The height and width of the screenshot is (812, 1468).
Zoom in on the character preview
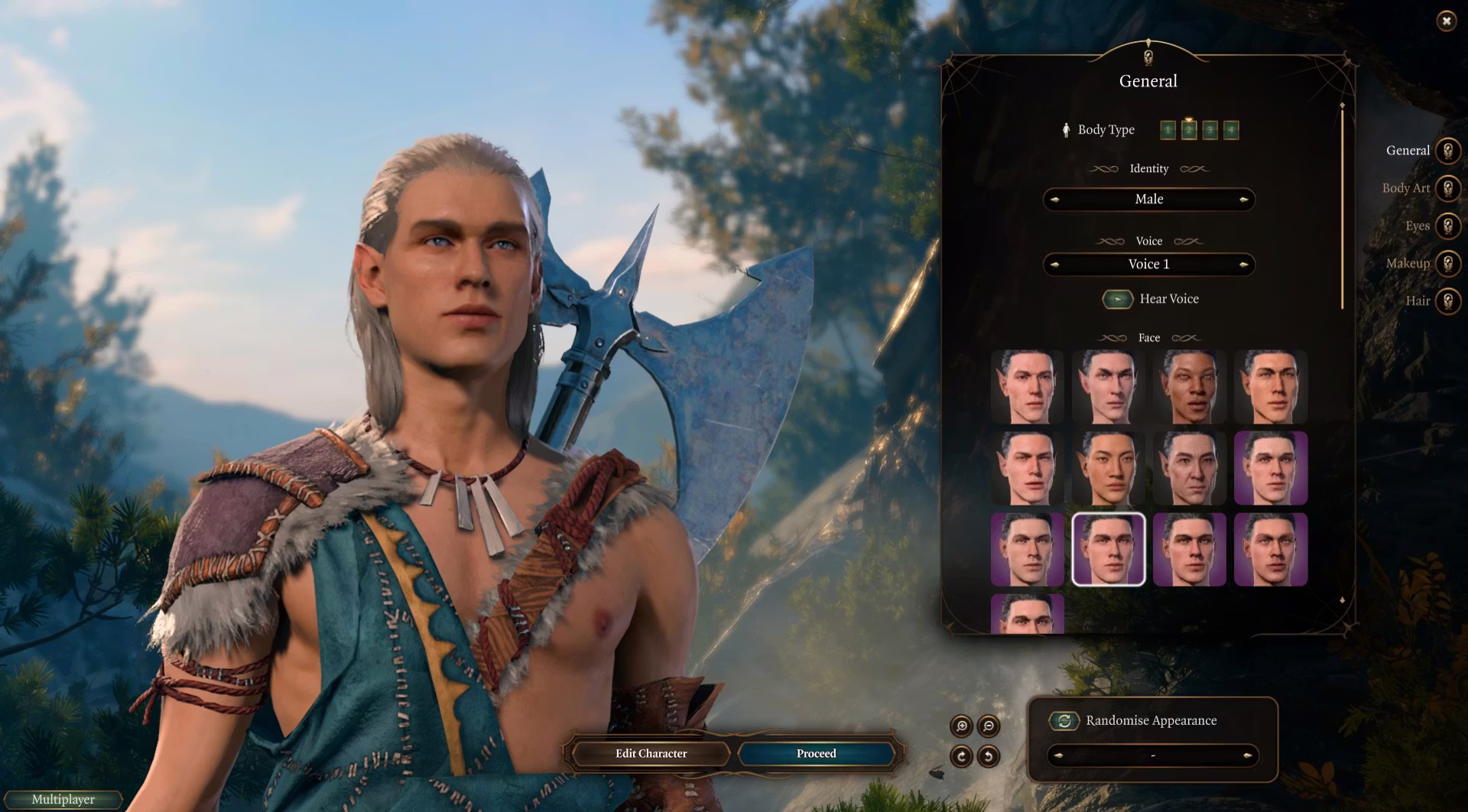(961, 726)
